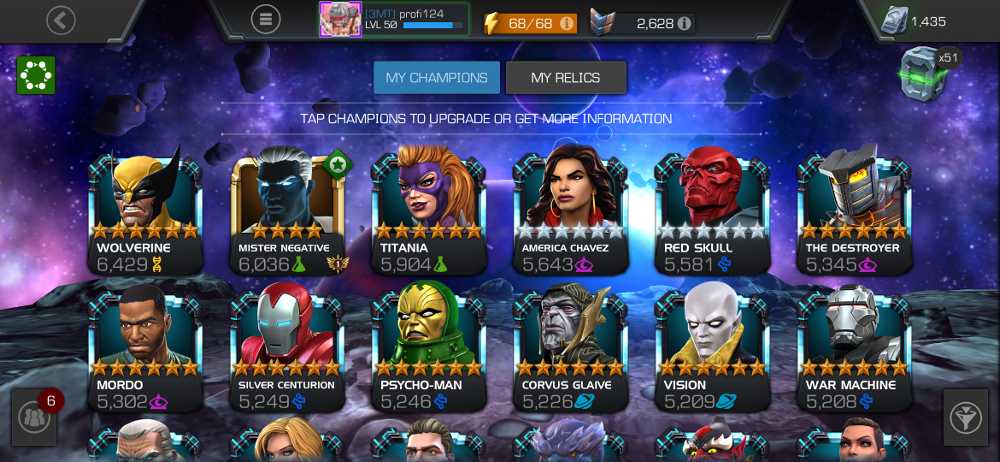Select the My Champions tab
This screenshot has width=1000, height=462.
coord(436,77)
